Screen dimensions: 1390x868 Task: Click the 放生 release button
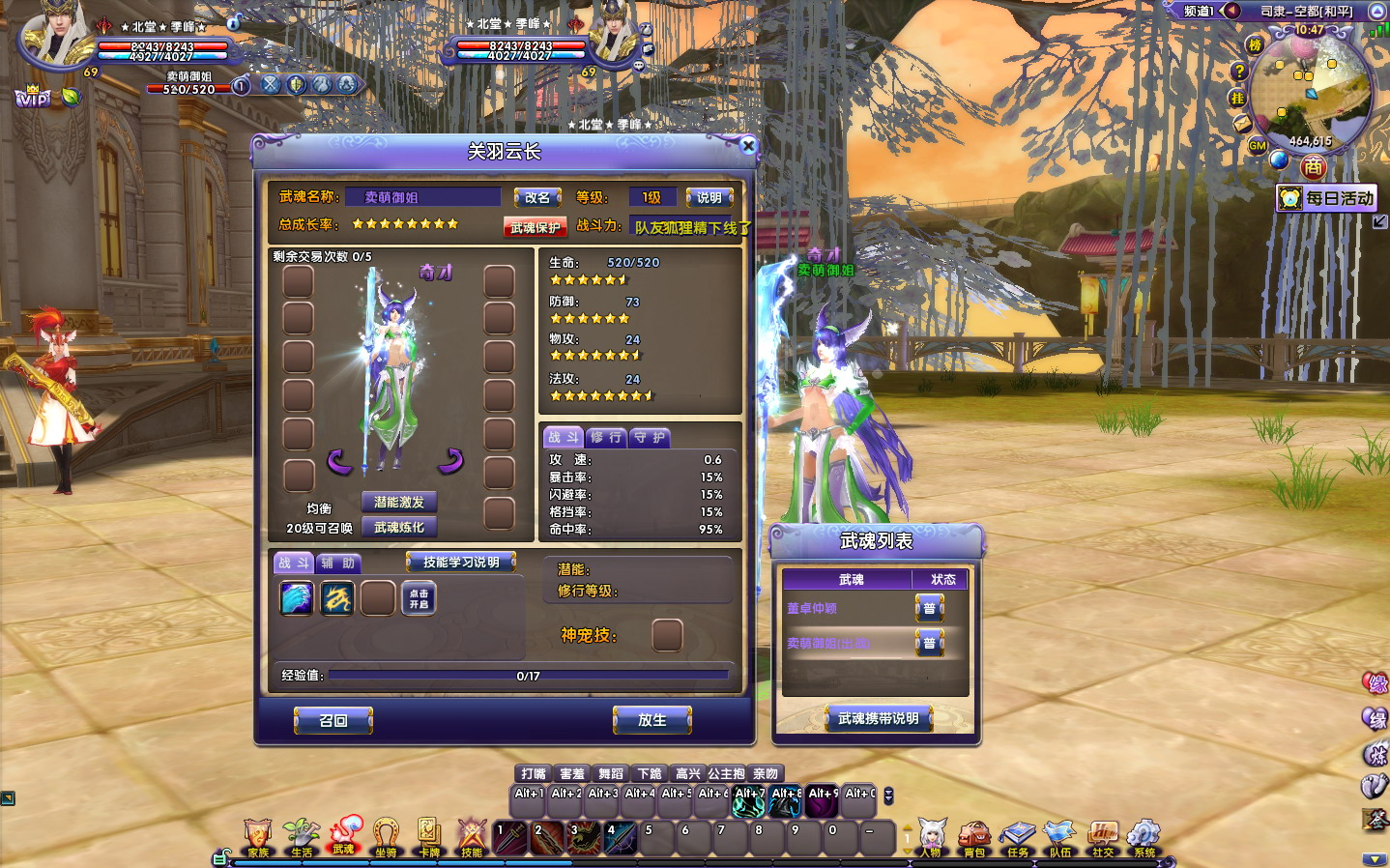(652, 720)
